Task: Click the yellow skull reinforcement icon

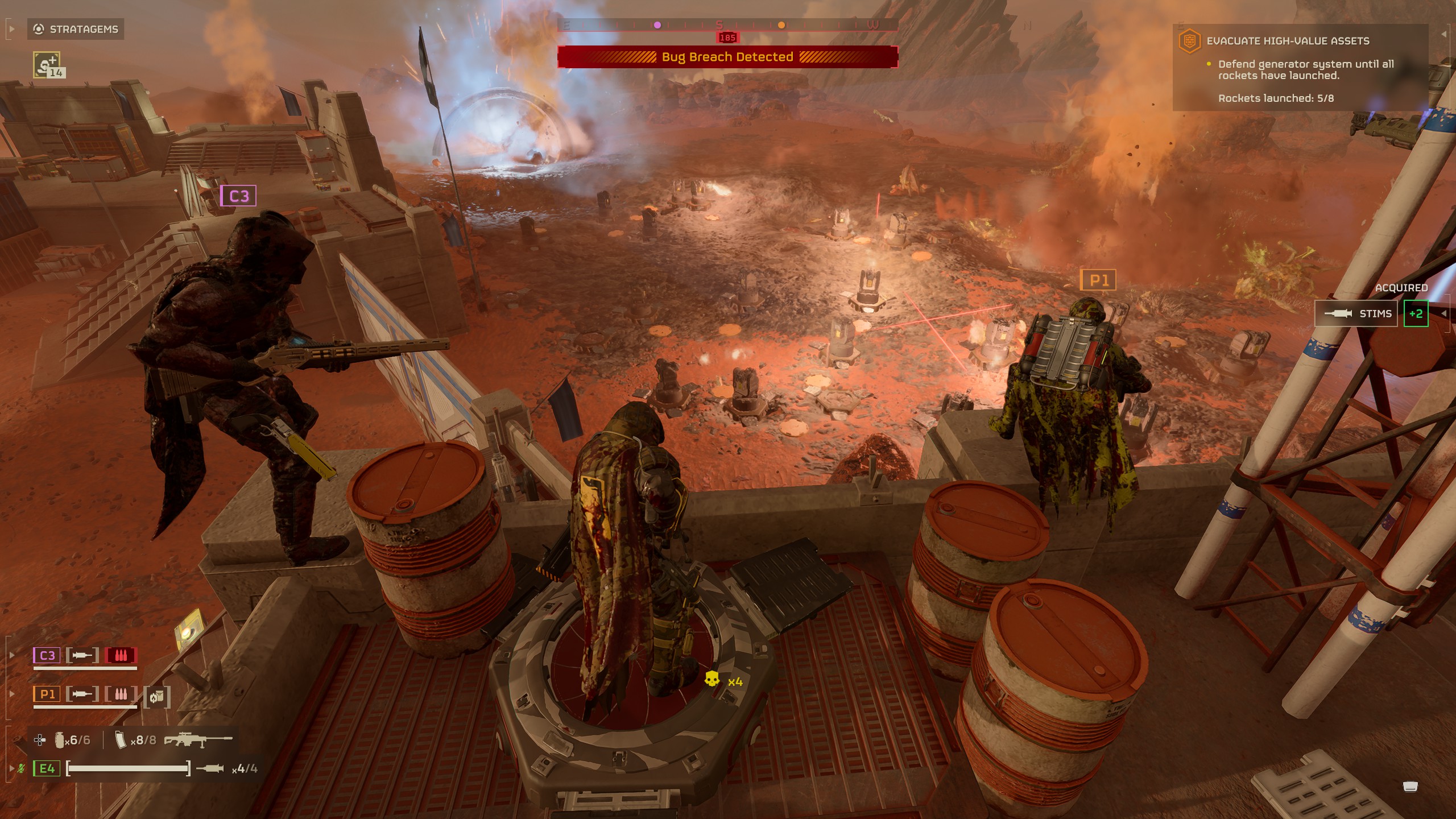Action: click(x=712, y=680)
